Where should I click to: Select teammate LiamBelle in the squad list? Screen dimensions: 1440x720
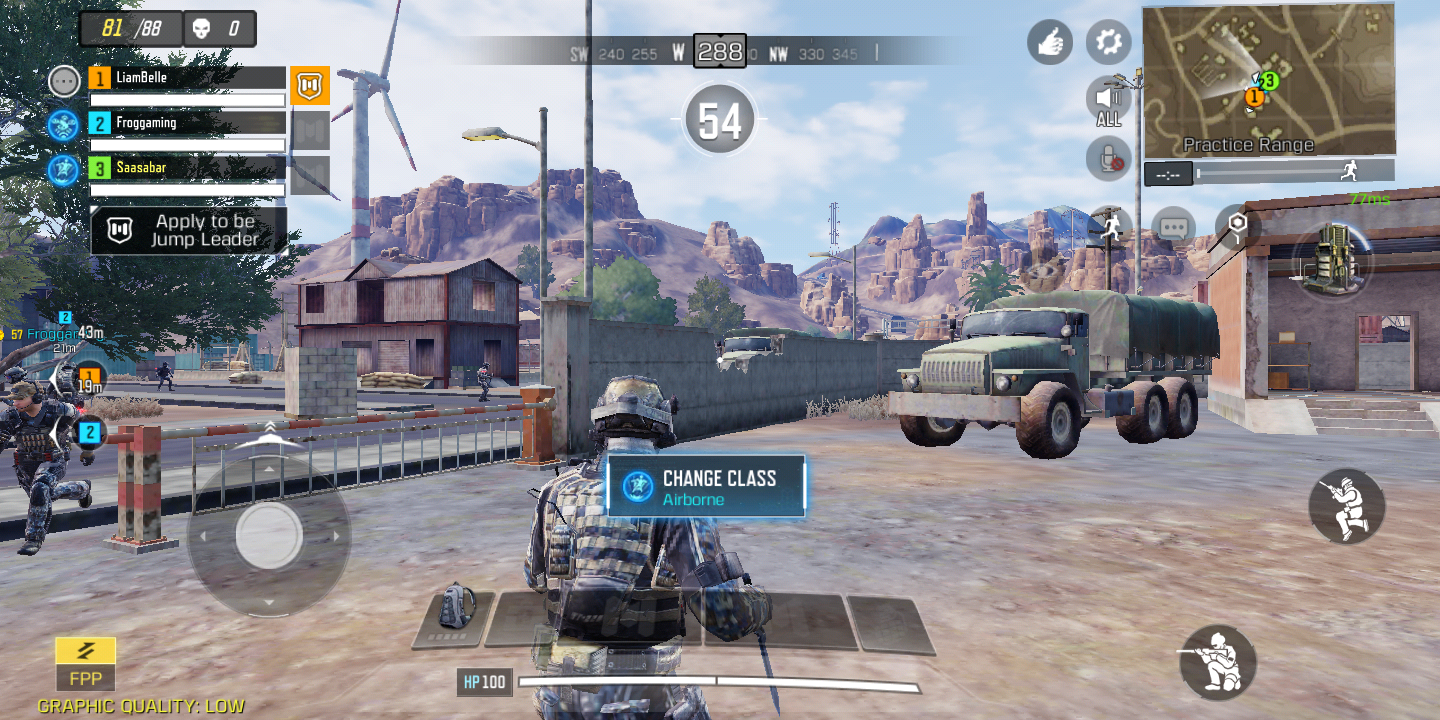point(187,78)
